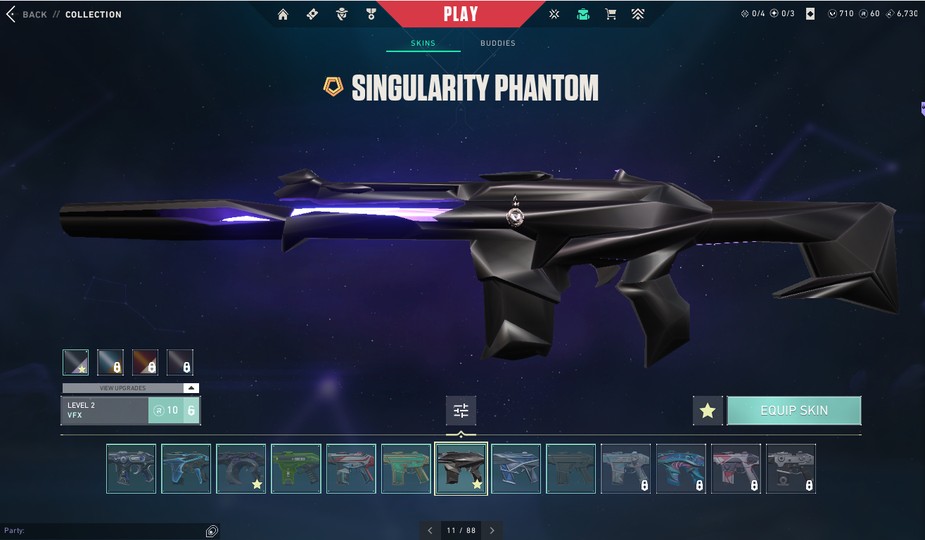
Task: Equip the Singularity Phantom skin
Action: coord(793,410)
